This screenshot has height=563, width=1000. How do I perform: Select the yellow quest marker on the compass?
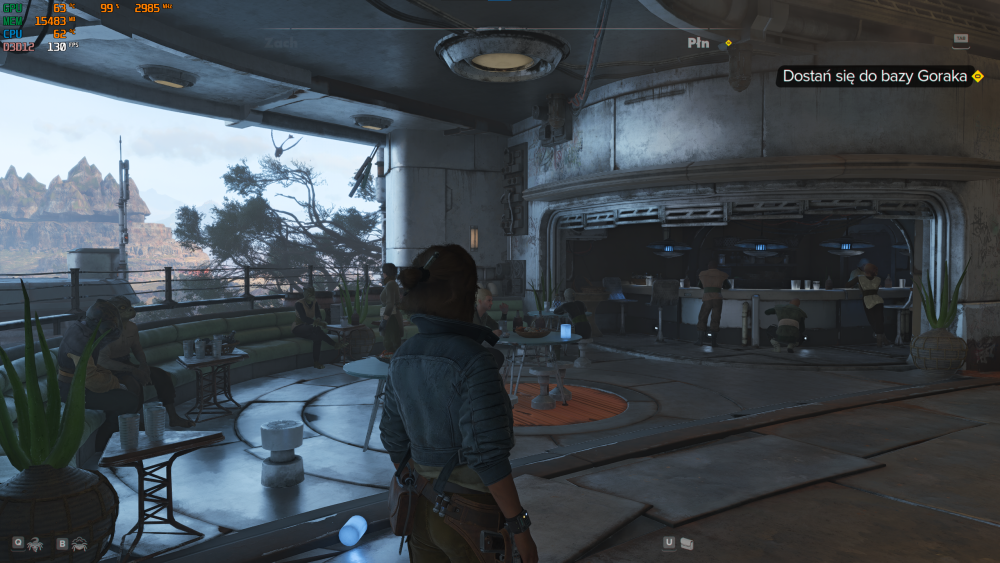click(728, 43)
